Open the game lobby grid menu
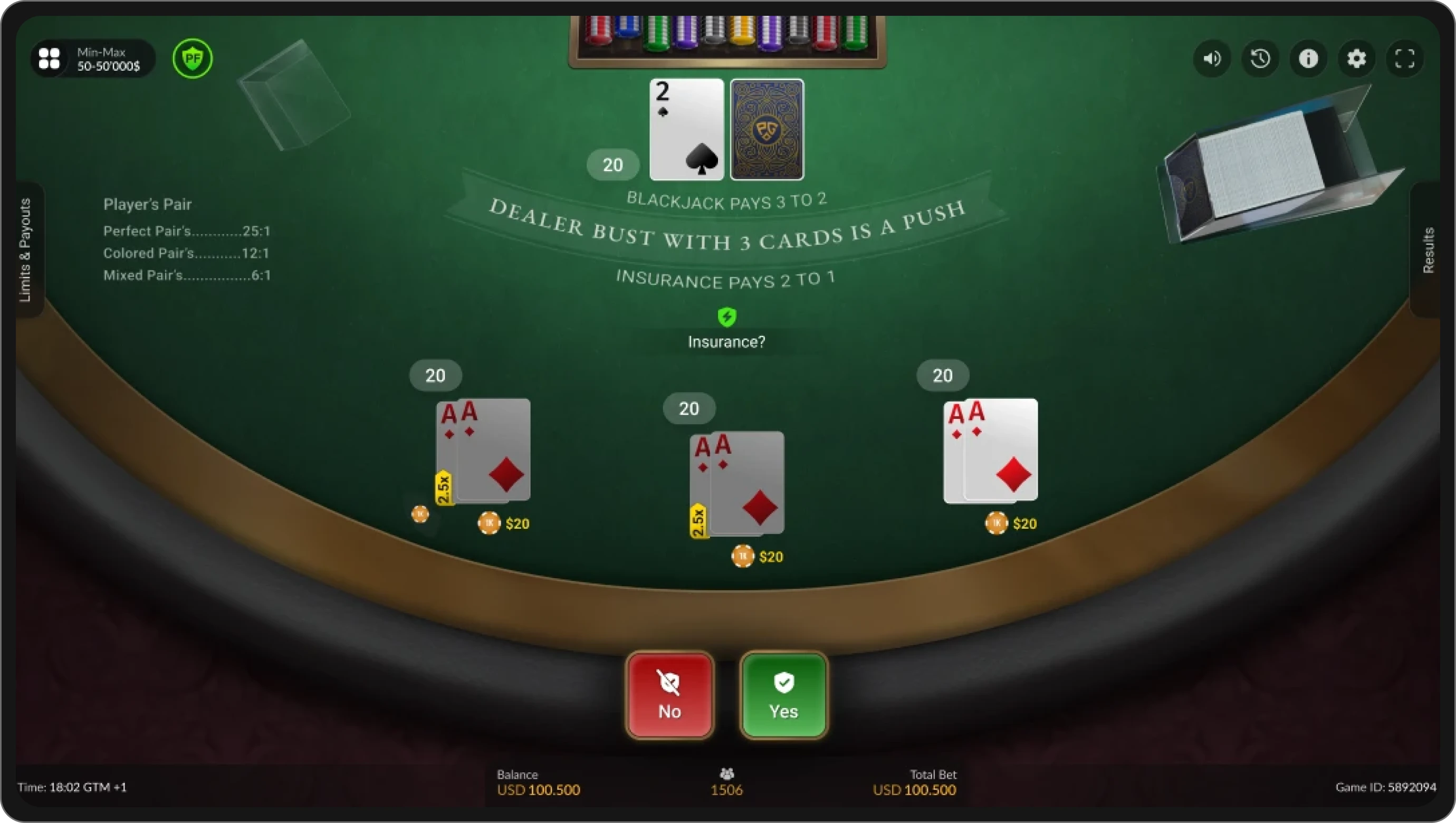The height and width of the screenshot is (823, 1456). [50, 58]
